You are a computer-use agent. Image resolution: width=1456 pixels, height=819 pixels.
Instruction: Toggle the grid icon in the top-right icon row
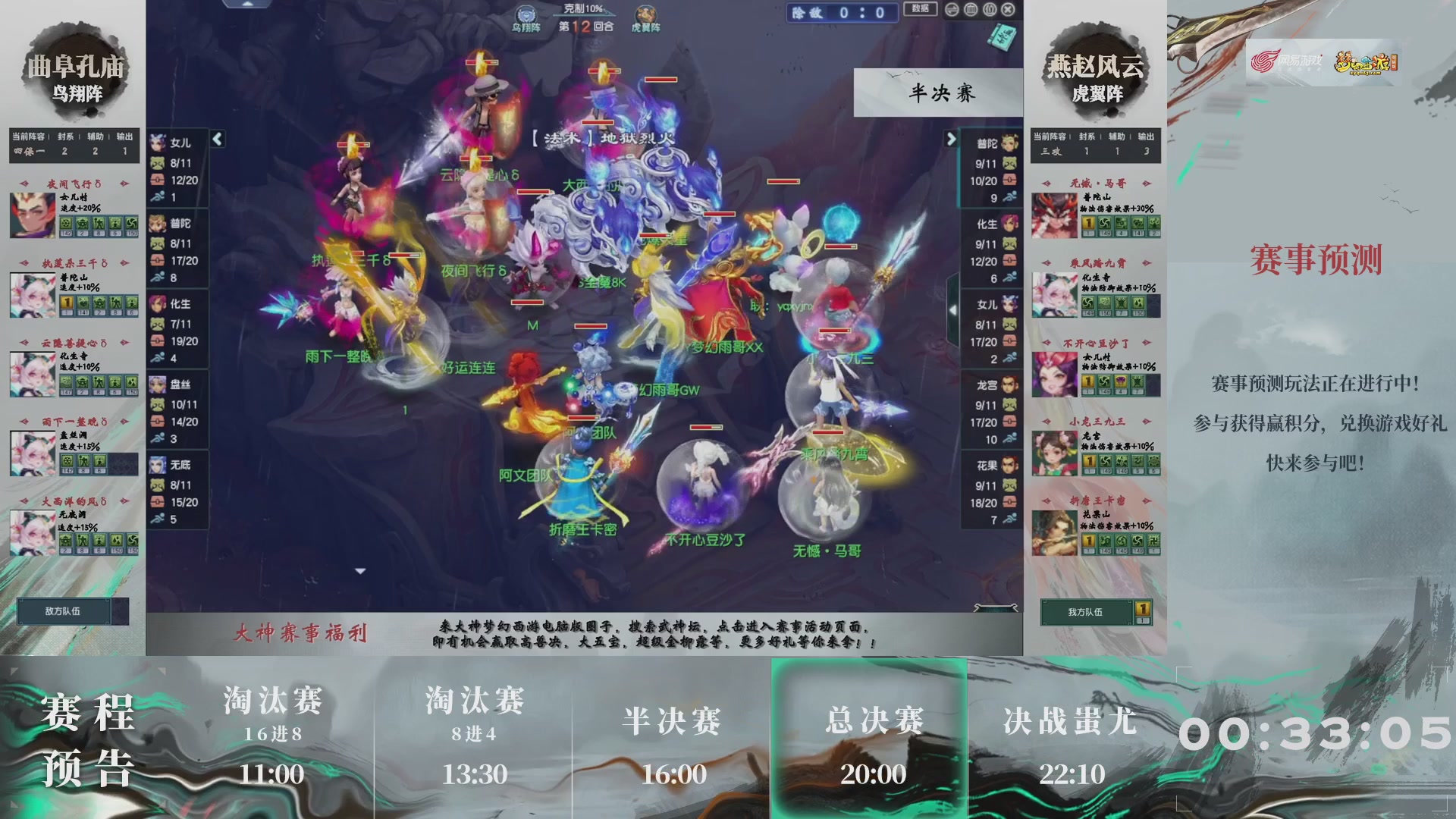(x=971, y=10)
